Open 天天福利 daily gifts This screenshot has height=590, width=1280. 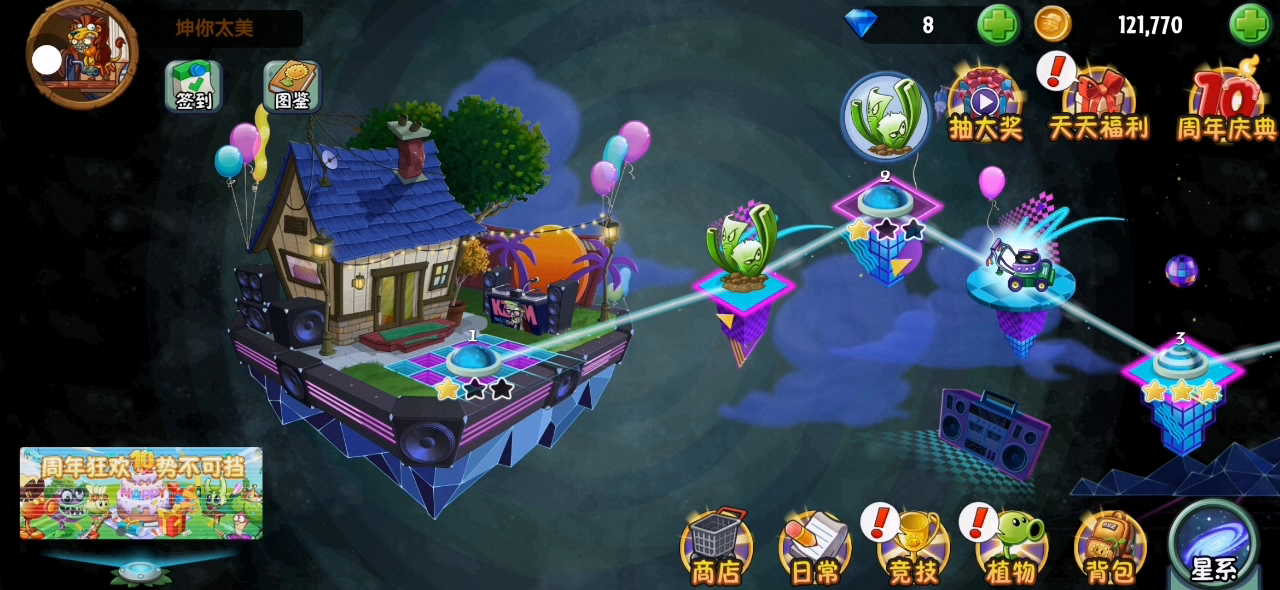click(x=1098, y=105)
